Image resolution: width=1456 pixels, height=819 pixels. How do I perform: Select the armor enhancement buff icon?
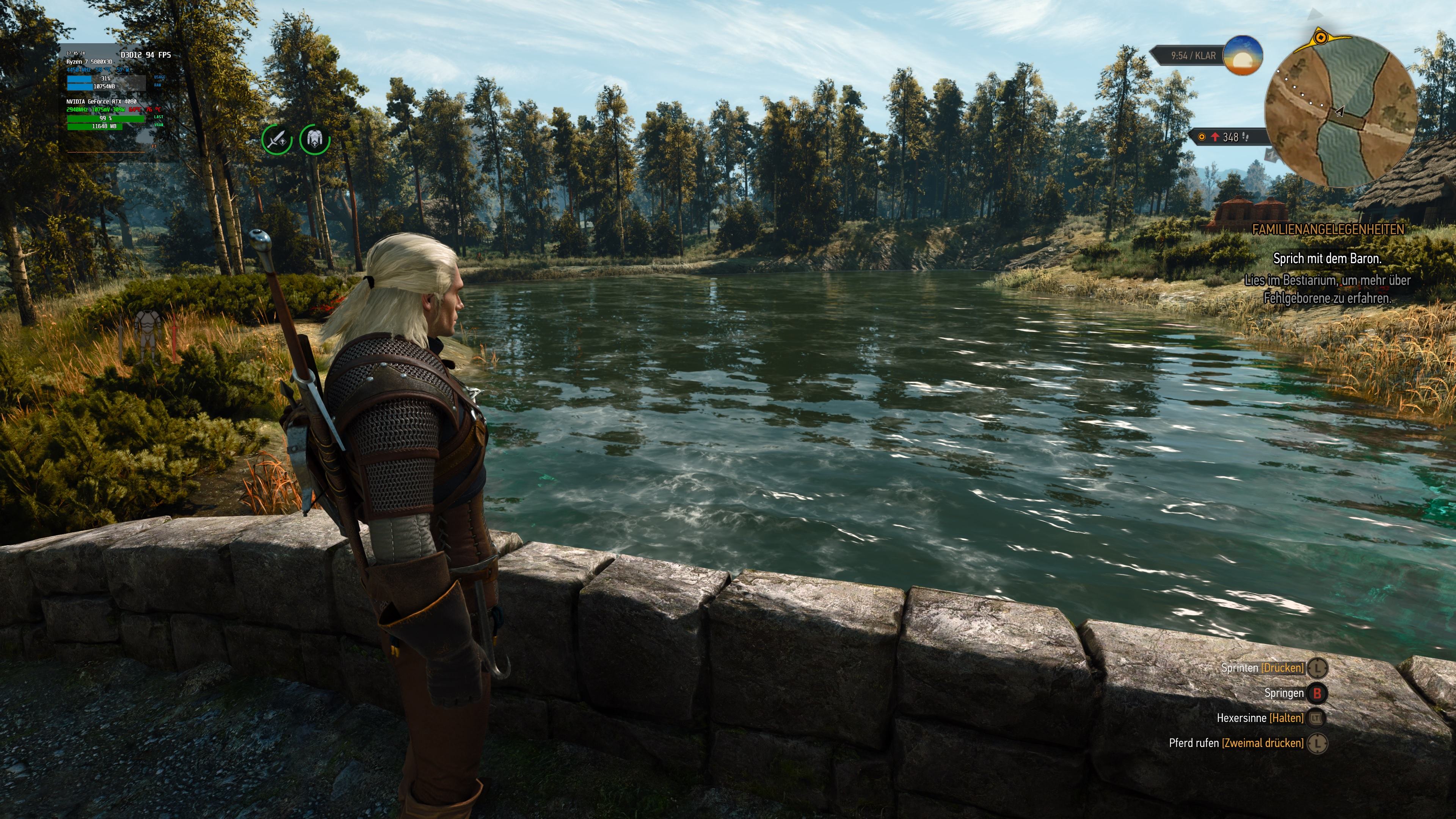315,139
